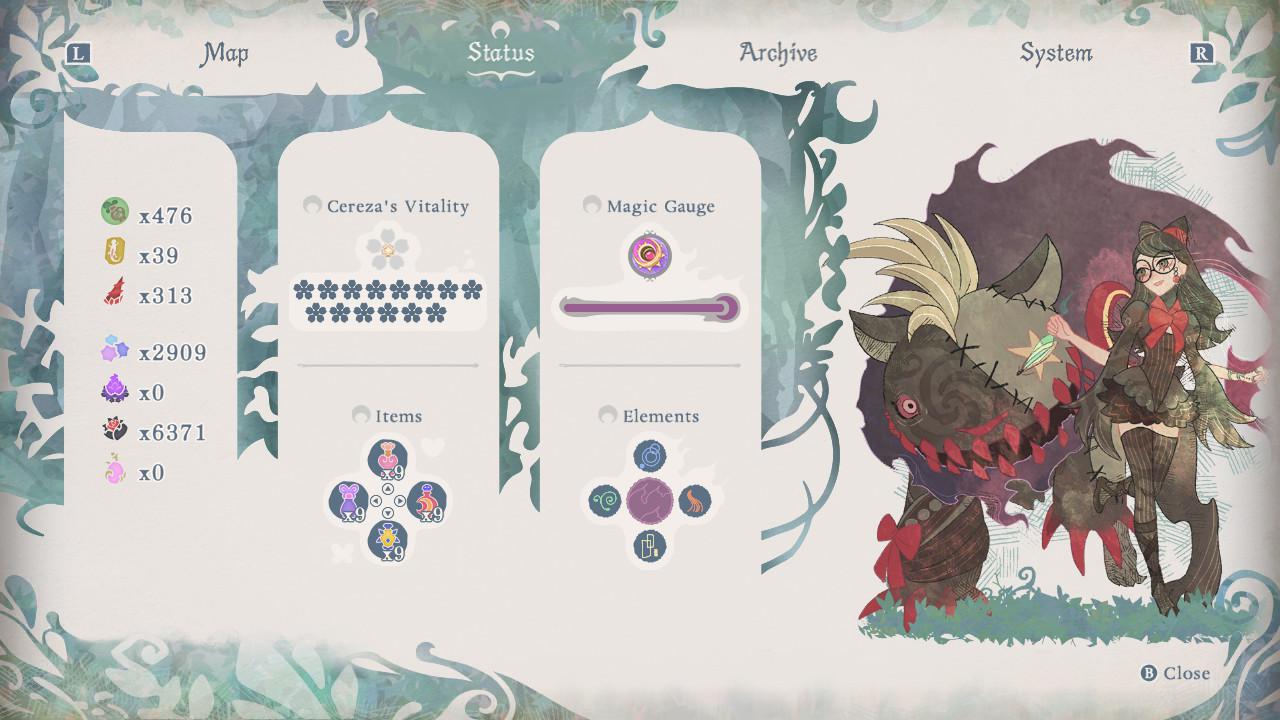Select the pink heart potion item
The image size is (1280, 720).
click(387, 459)
